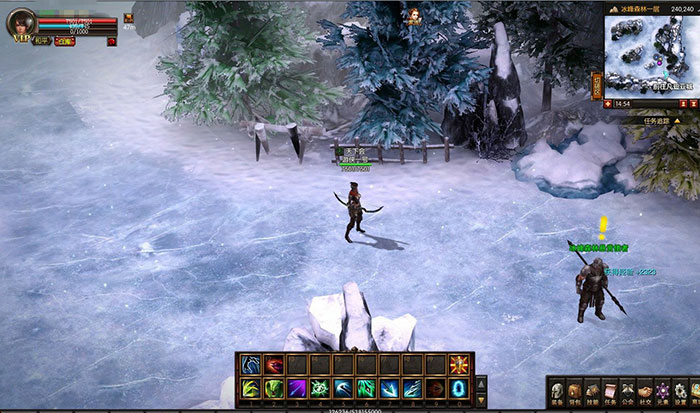Viewport: 700px width, 413px height.
Task: Select the buff icon showing 47m
Action: coord(128,19)
